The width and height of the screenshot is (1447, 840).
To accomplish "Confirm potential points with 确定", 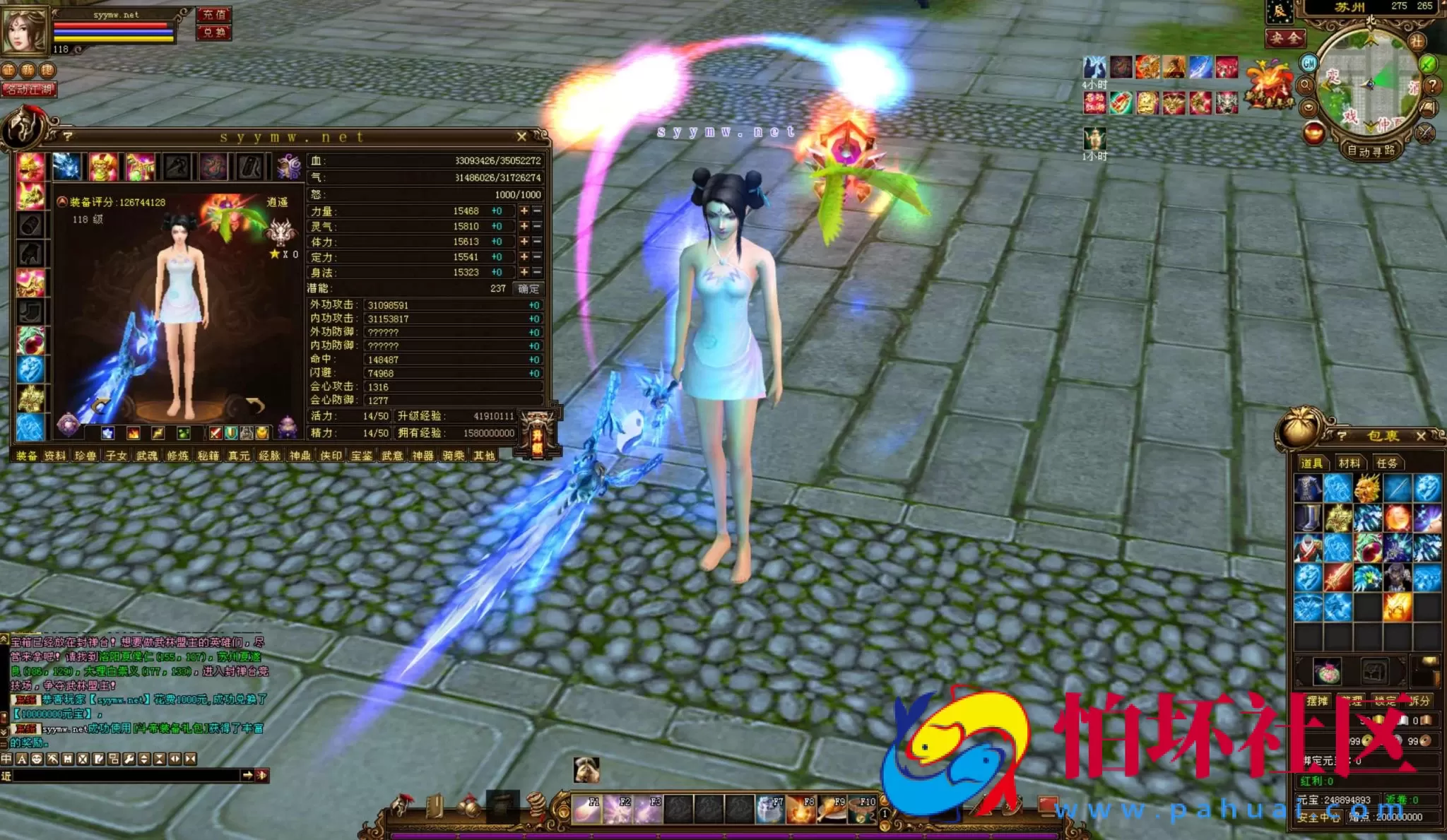I will pyautogui.click(x=528, y=288).
